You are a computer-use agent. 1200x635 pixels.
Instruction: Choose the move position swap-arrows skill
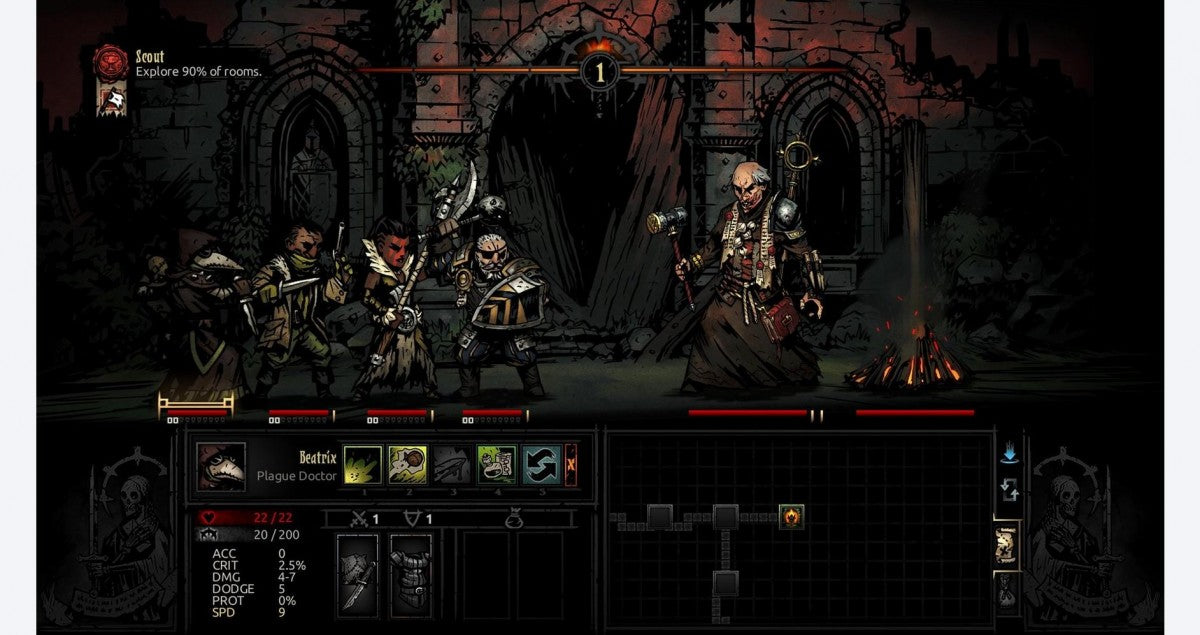540,464
